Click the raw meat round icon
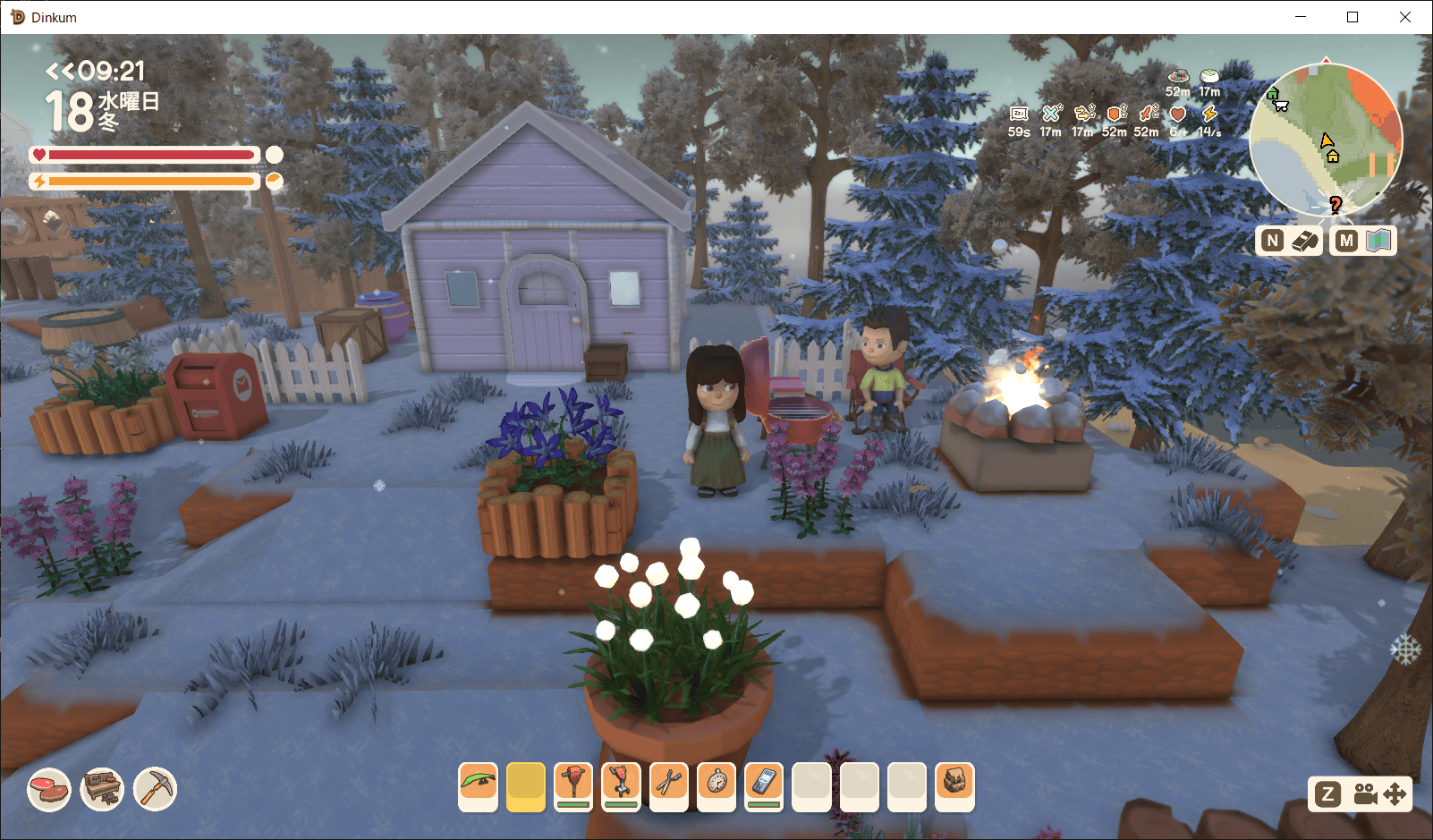Image resolution: width=1433 pixels, height=840 pixels. point(49,790)
